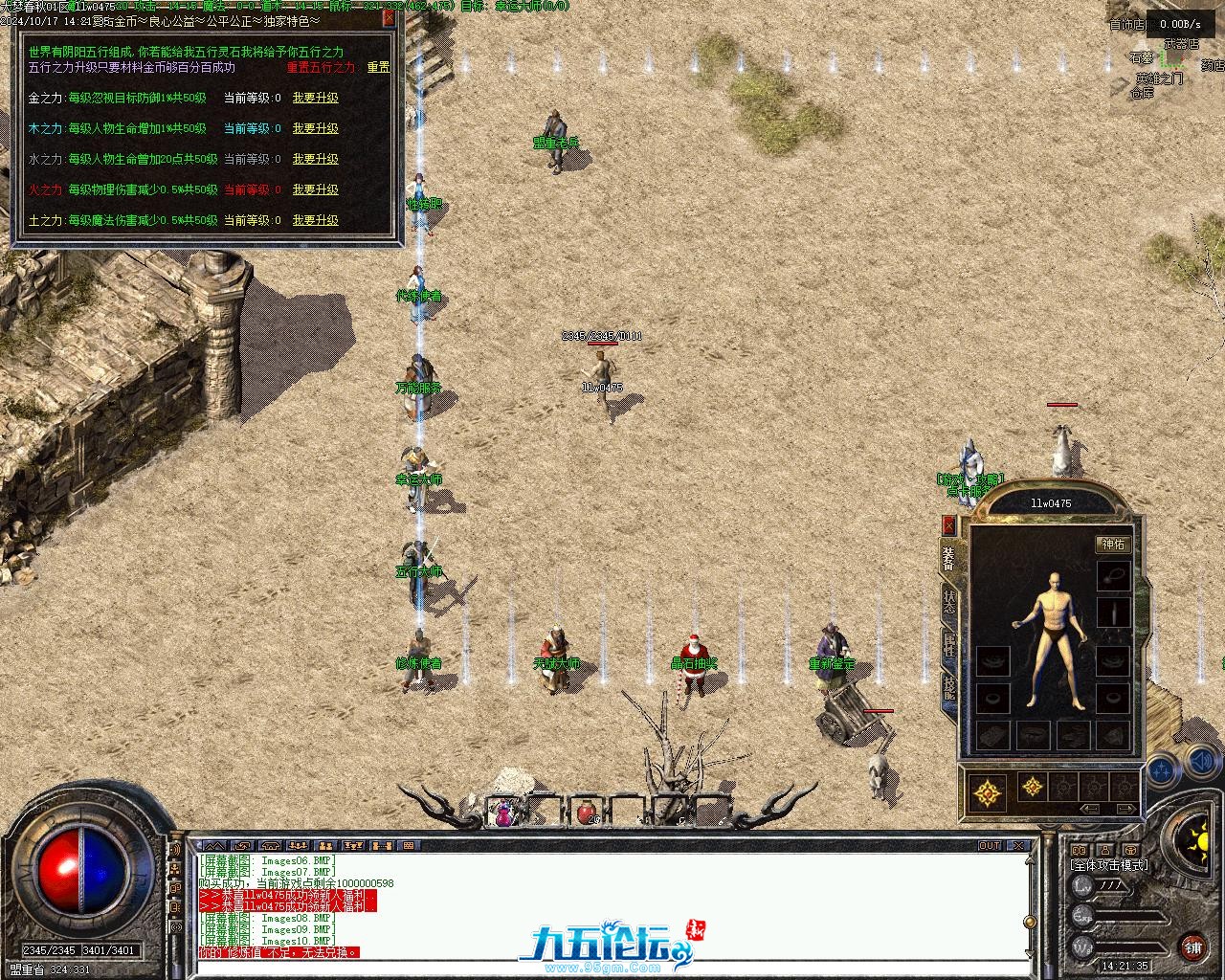Screen dimensions: 1225x980
Task: Use the pink potion in the belt slot
Action: pyautogui.click(x=503, y=813)
